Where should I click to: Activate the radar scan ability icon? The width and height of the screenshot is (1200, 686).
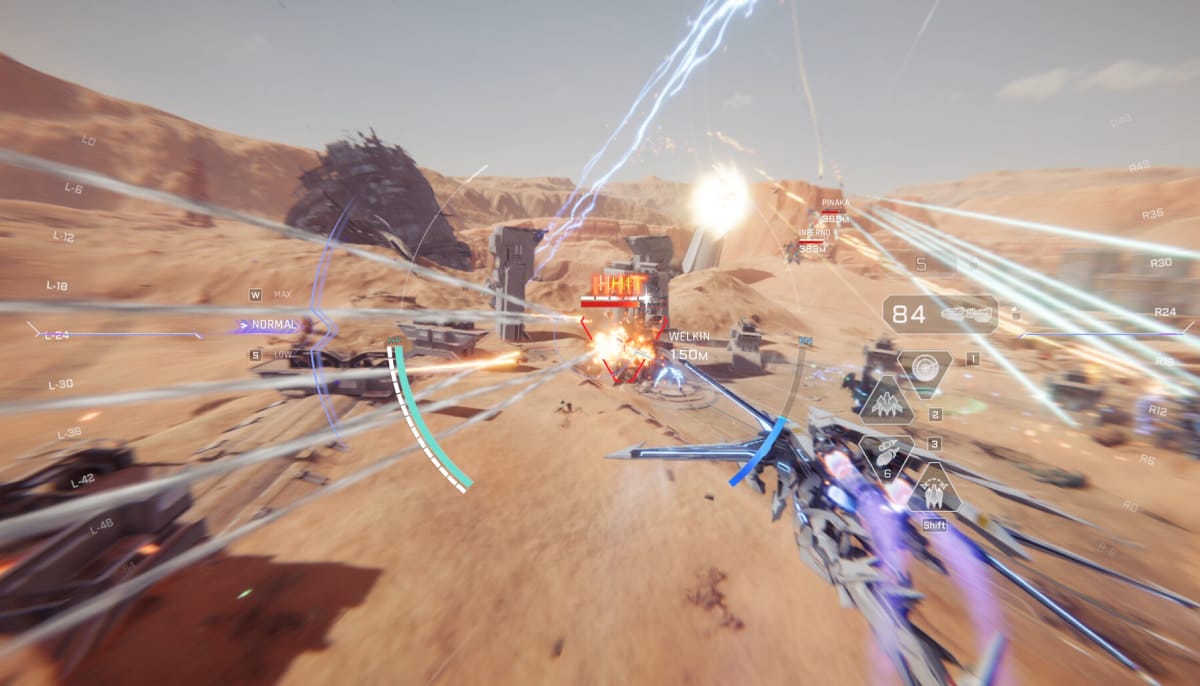tap(925, 367)
